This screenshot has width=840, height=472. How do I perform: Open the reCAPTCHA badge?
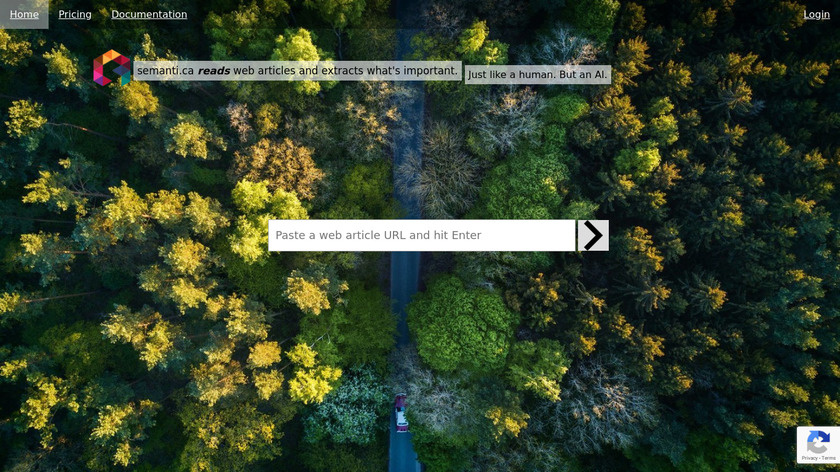click(817, 445)
